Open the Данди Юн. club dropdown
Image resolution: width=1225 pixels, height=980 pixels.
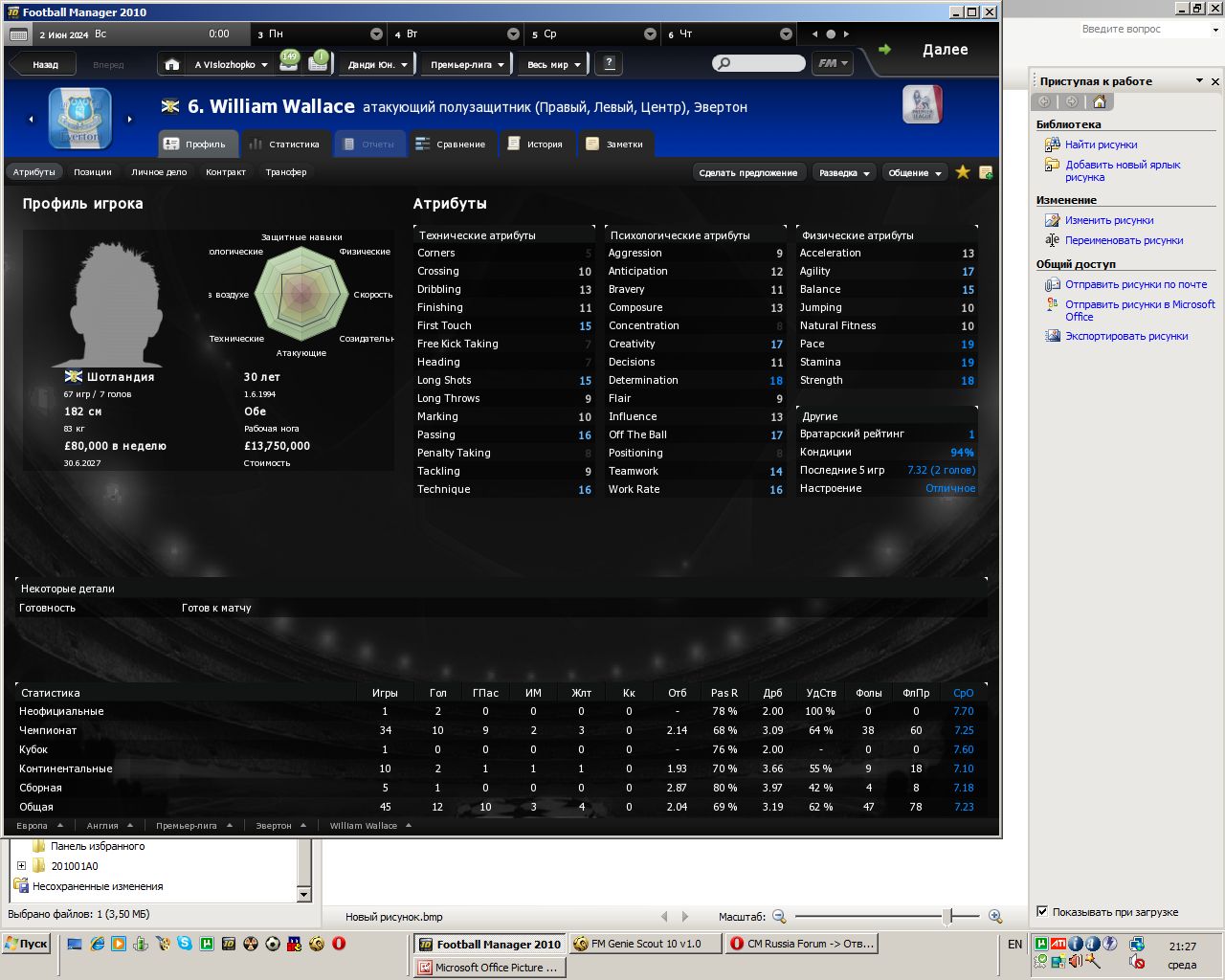coord(377,65)
